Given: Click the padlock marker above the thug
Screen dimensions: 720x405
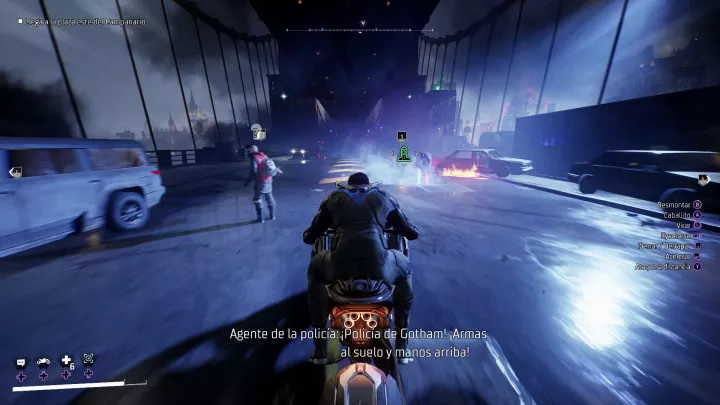Looking at the screenshot, I should click(257, 132).
